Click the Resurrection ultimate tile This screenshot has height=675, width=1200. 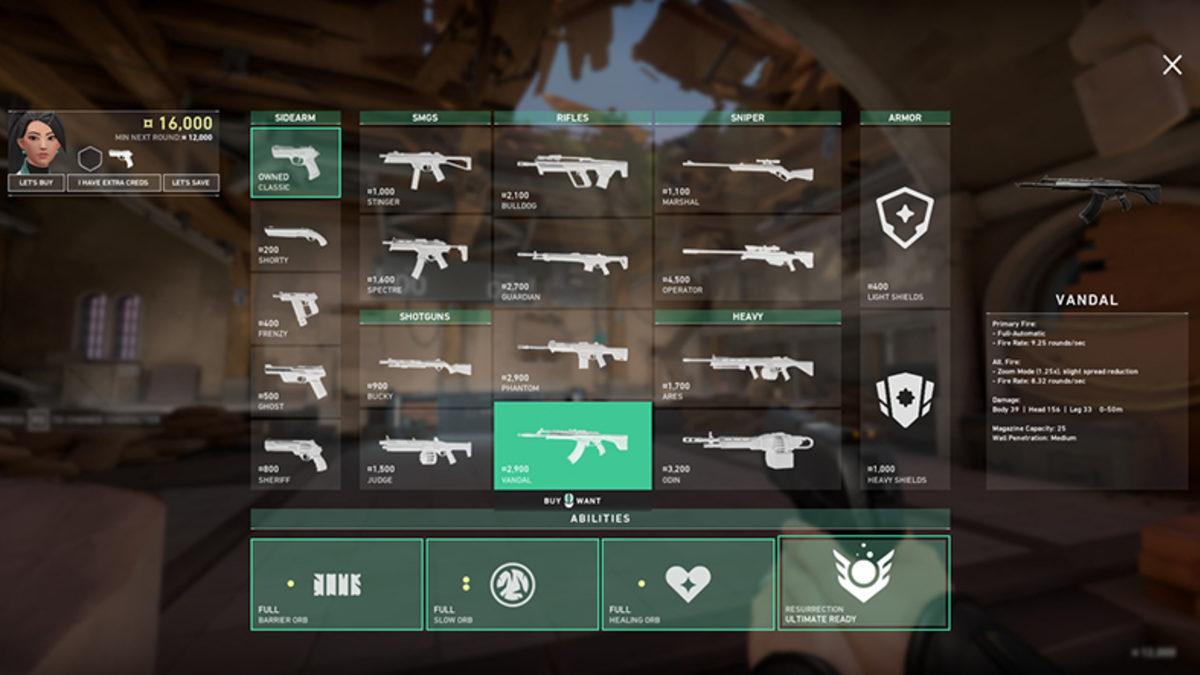863,584
